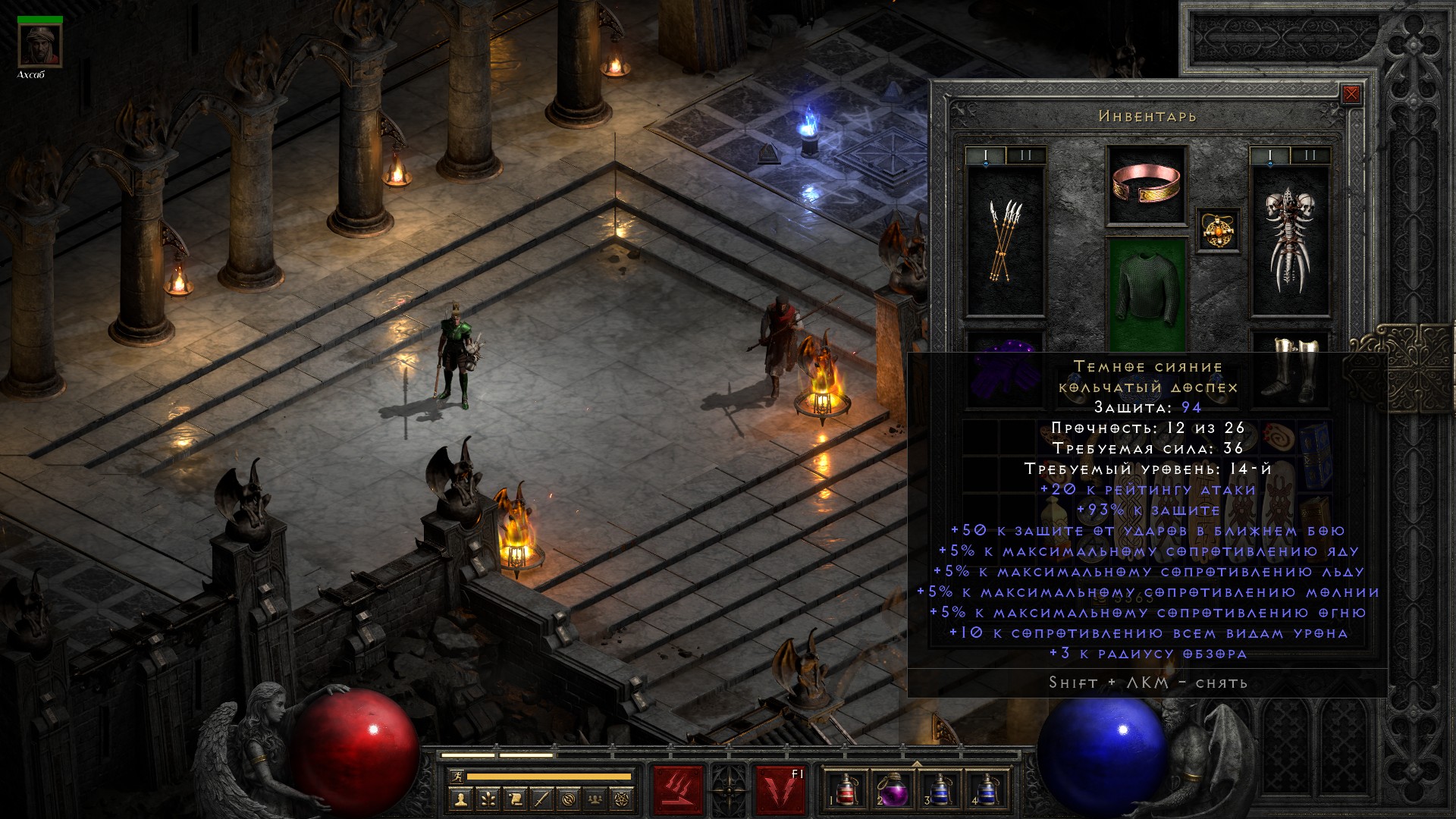The width and height of the screenshot is (1456, 819).
Task: Click the copper circlet in helmet slot
Action: (x=1147, y=185)
